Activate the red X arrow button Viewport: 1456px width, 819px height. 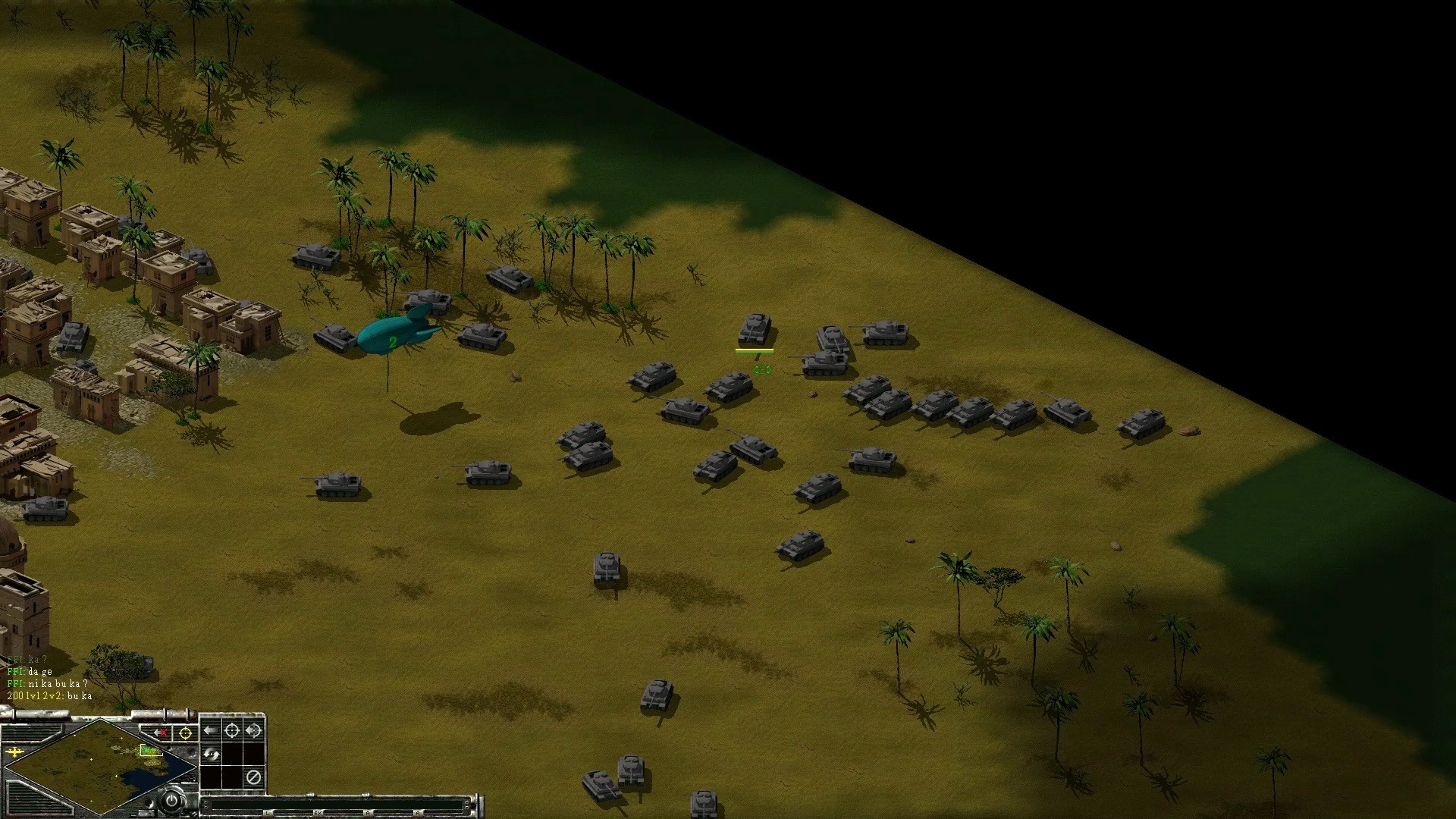tap(161, 733)
